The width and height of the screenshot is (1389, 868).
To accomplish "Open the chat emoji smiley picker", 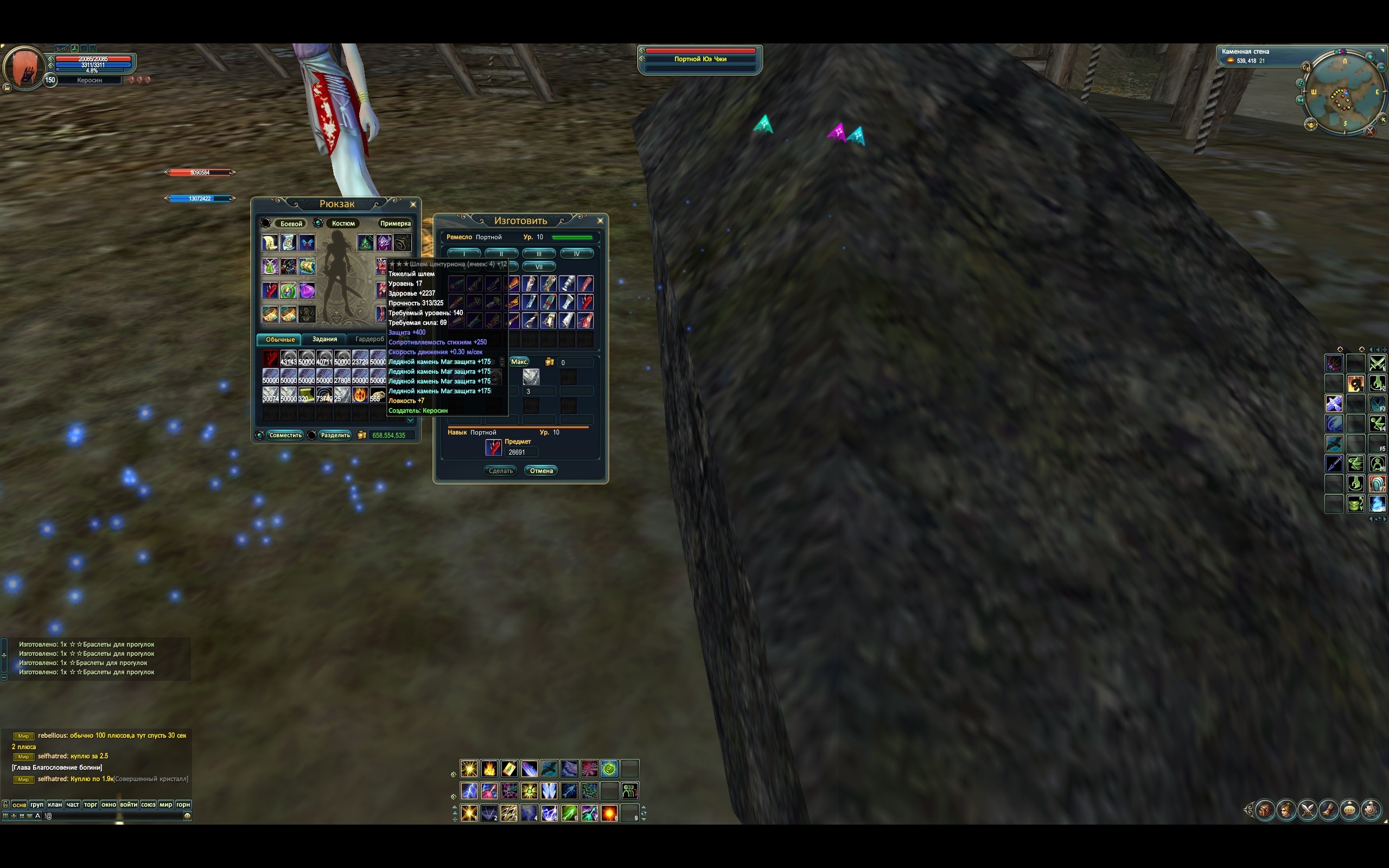I will [187, 816].
